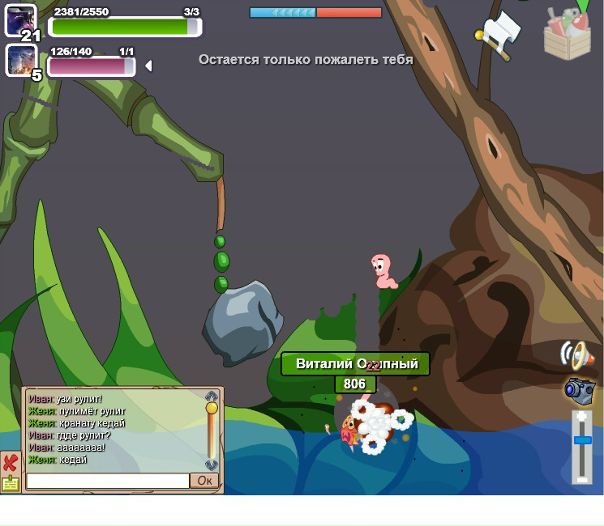Click the camera icon
The image size is (604, 526).
click(579, 390)
